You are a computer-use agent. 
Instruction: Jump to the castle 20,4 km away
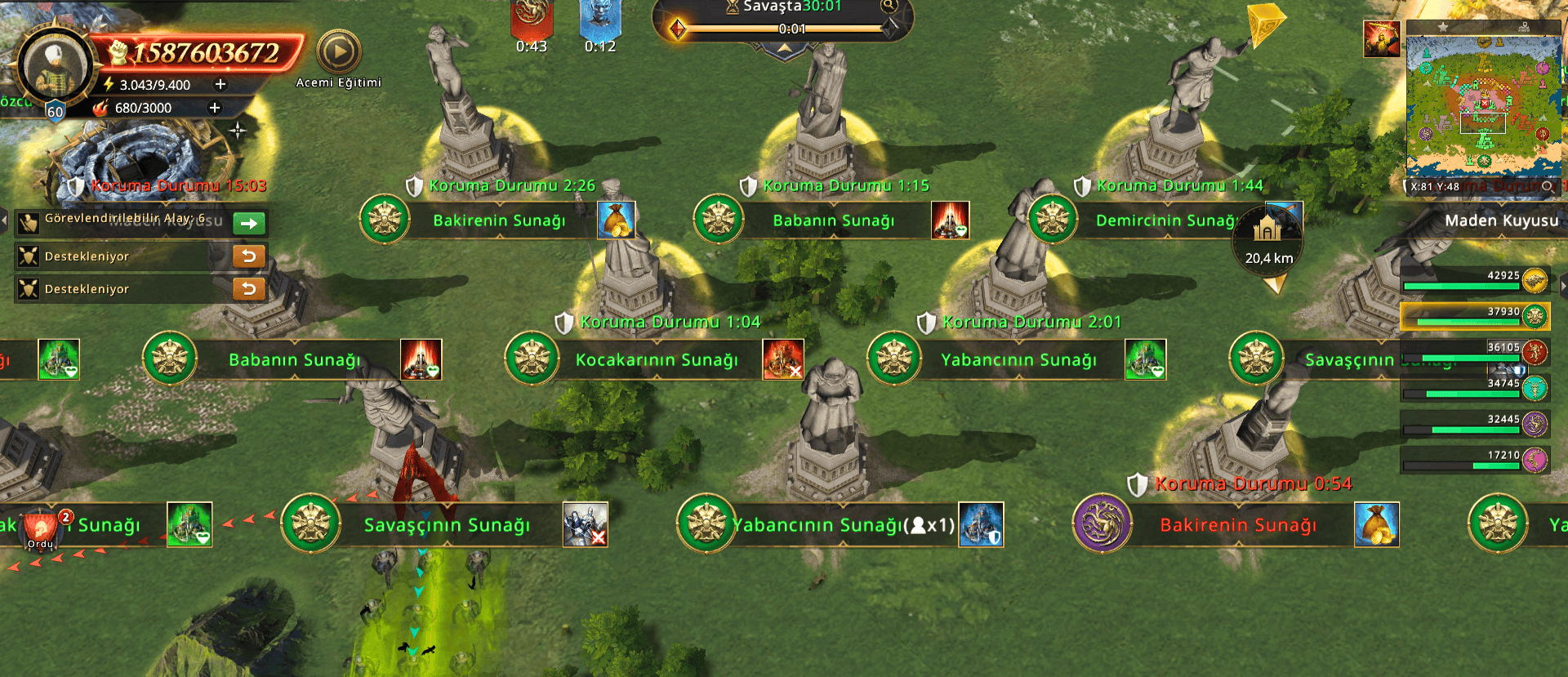pos(1268,238)
